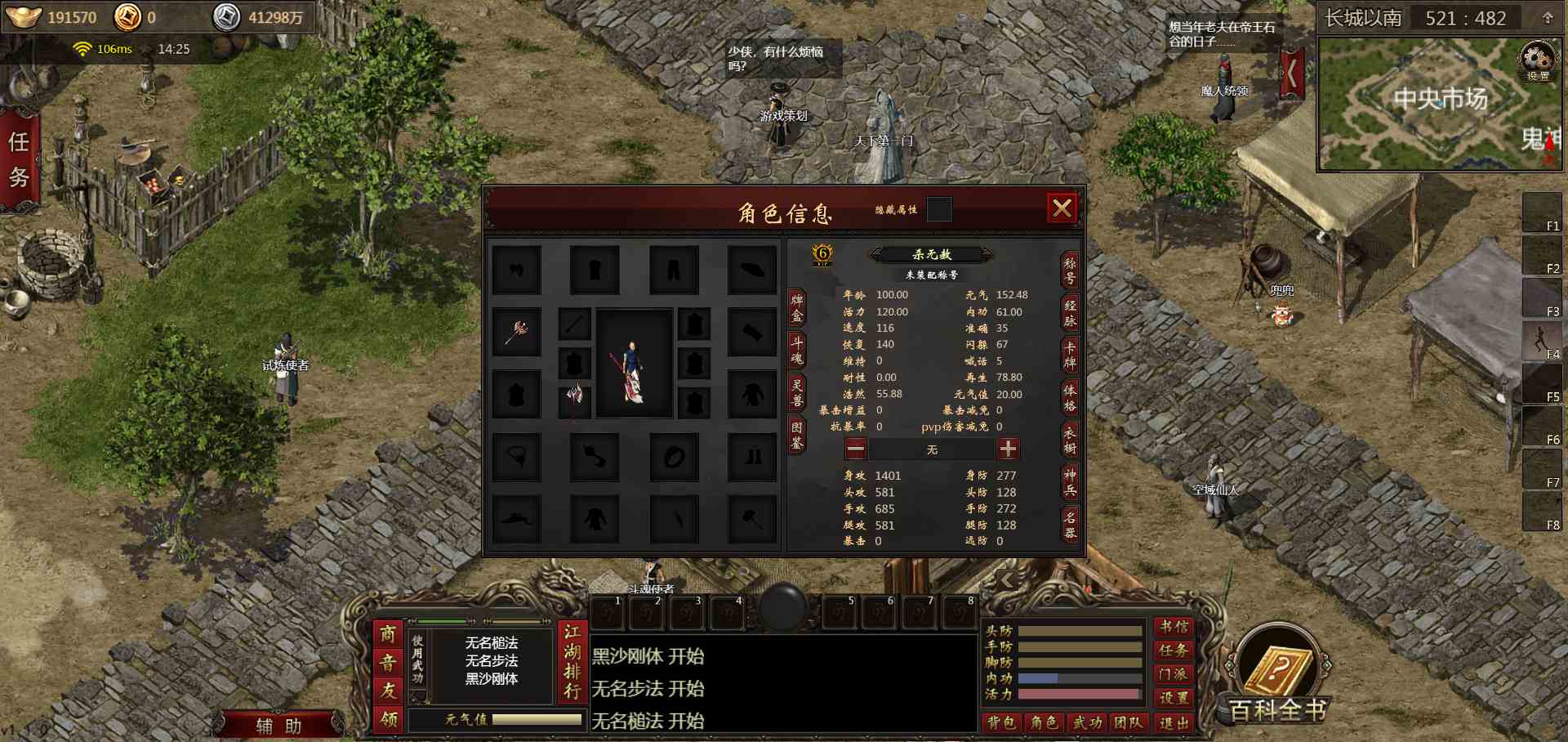
Task: Click the red minus stepper button
Action: pos(856,449)
